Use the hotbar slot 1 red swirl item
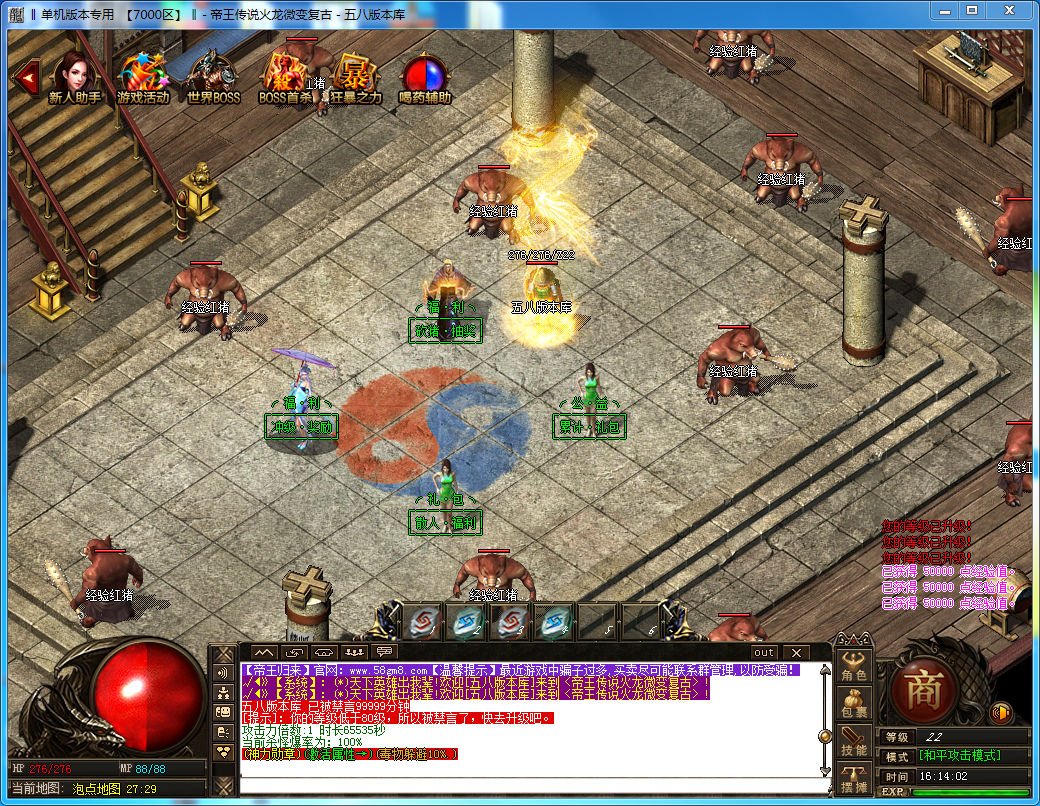This screenshot has height=806, width=1040. (x=424, y=622)
